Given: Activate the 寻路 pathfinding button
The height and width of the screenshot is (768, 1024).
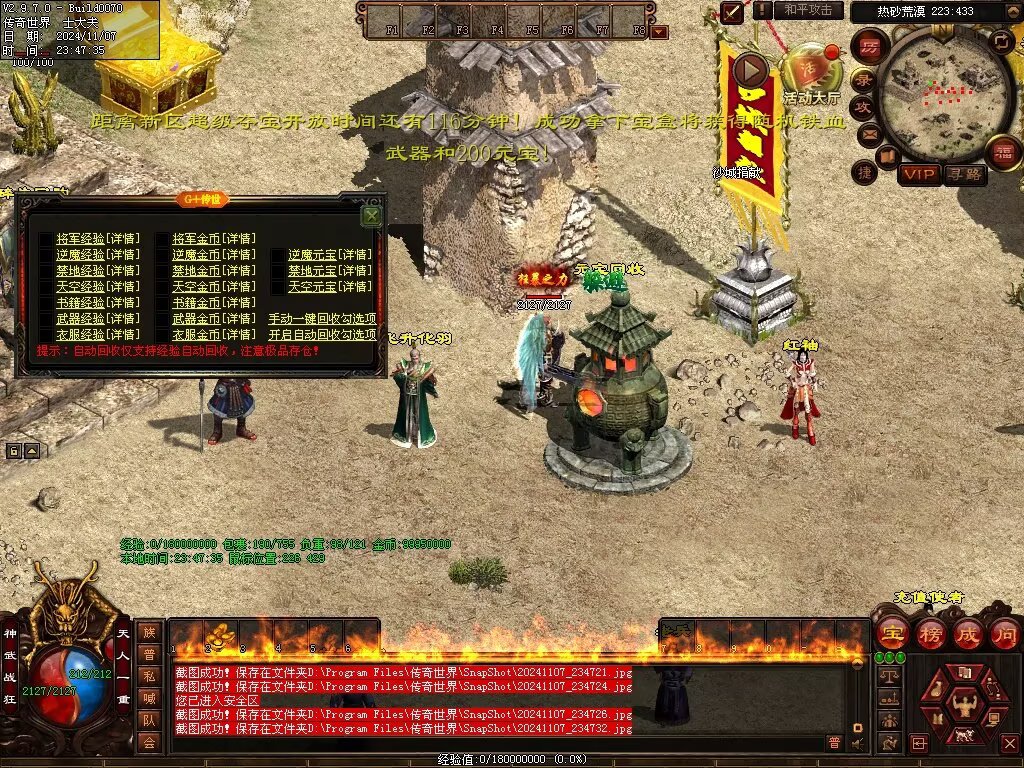Looking at the screenshot, I should click(x=965, y=175).
